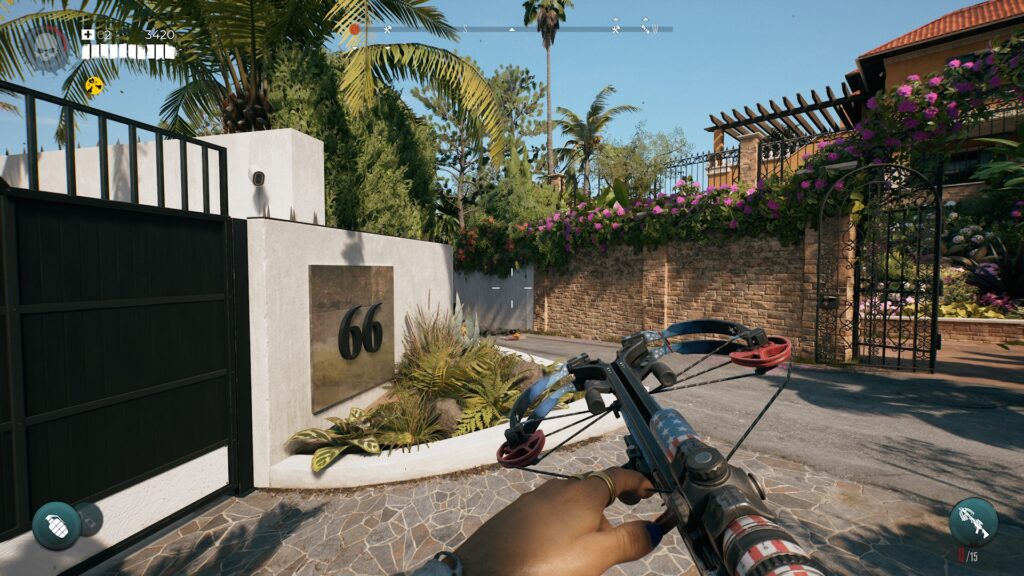This screenshot has width=1024, height=576.
Task: Select the grenade curveball icon
Action: [x=56, y=525]
